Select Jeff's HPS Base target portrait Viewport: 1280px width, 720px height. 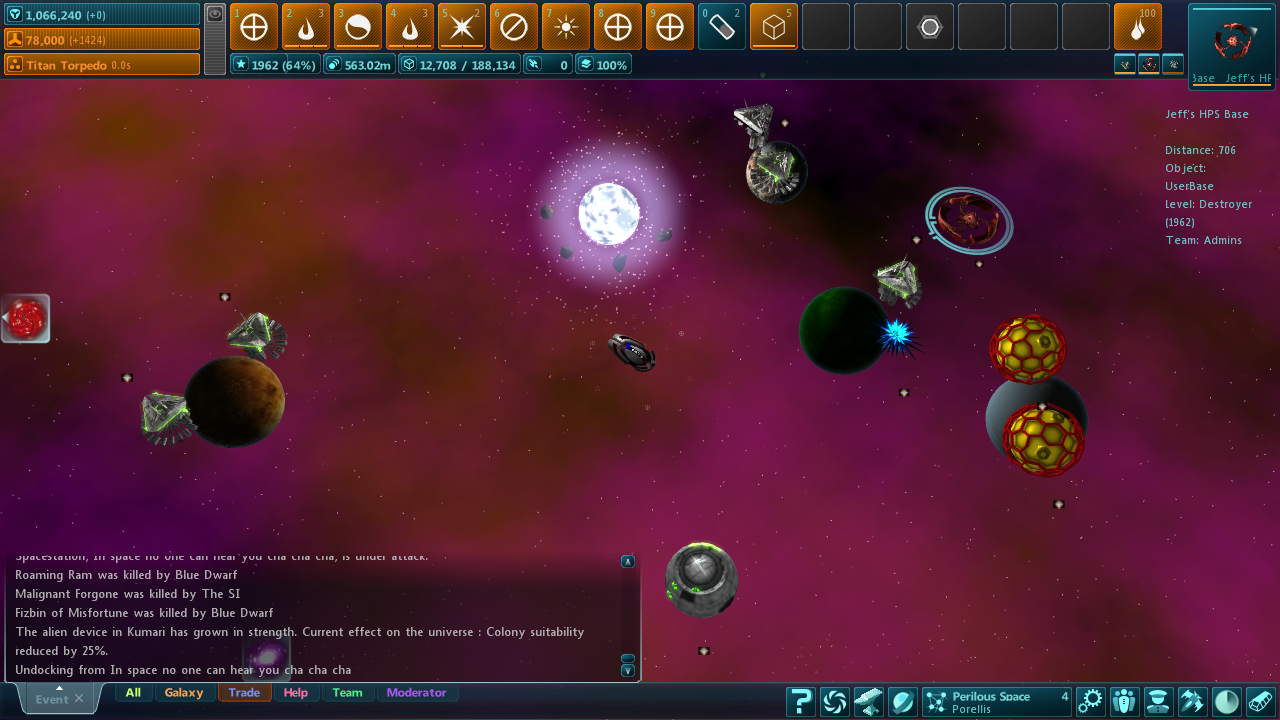[x=1231, y=41]
